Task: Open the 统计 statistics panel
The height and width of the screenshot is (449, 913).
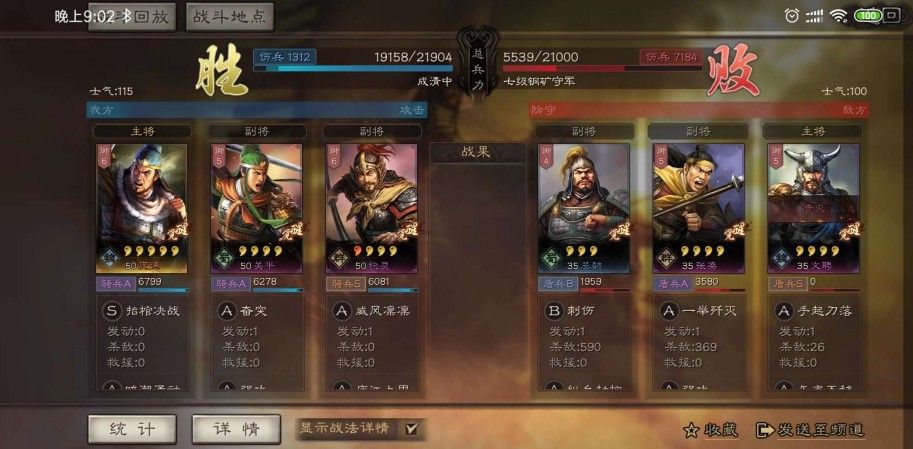Action: coord(132,429)
